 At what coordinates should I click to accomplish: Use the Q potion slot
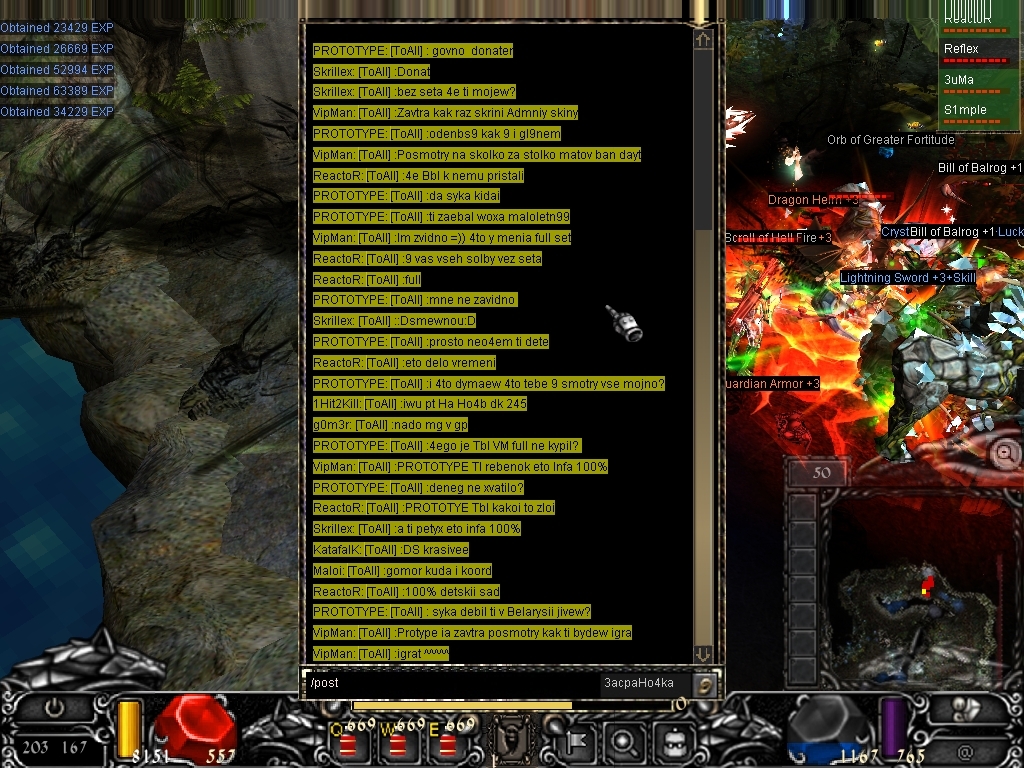[348, 743]
